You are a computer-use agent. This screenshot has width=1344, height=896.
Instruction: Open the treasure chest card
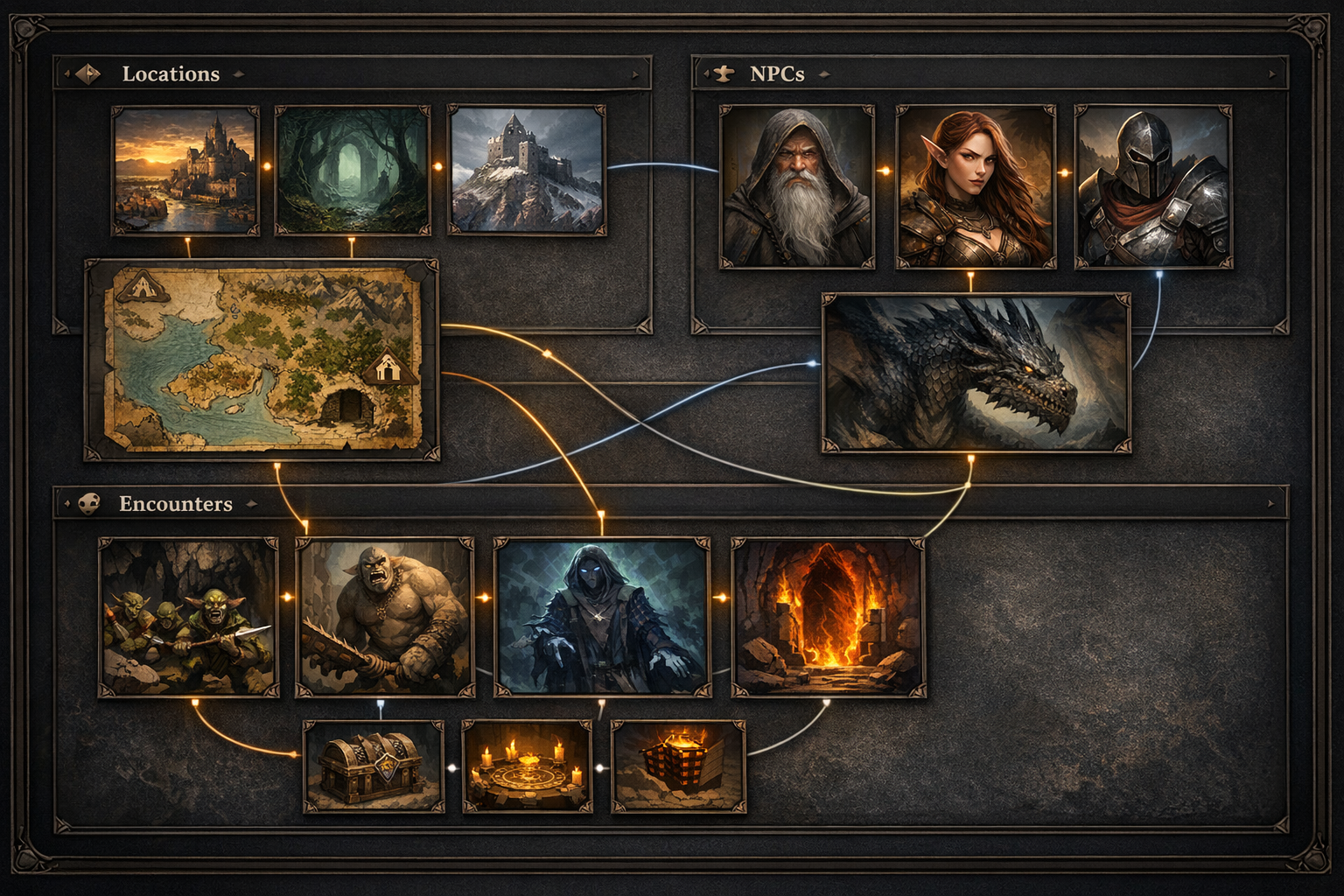click(x=374, y=766)
